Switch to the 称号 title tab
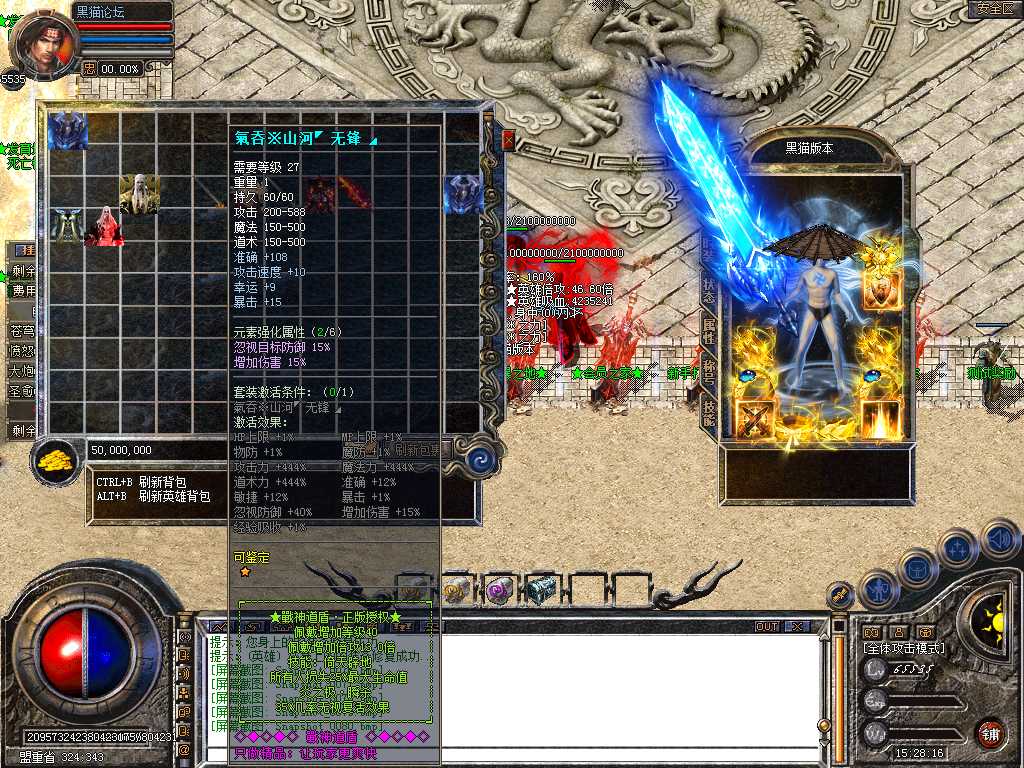The height and width of the screenshot is (768, 1024). [x=709, y=371]
